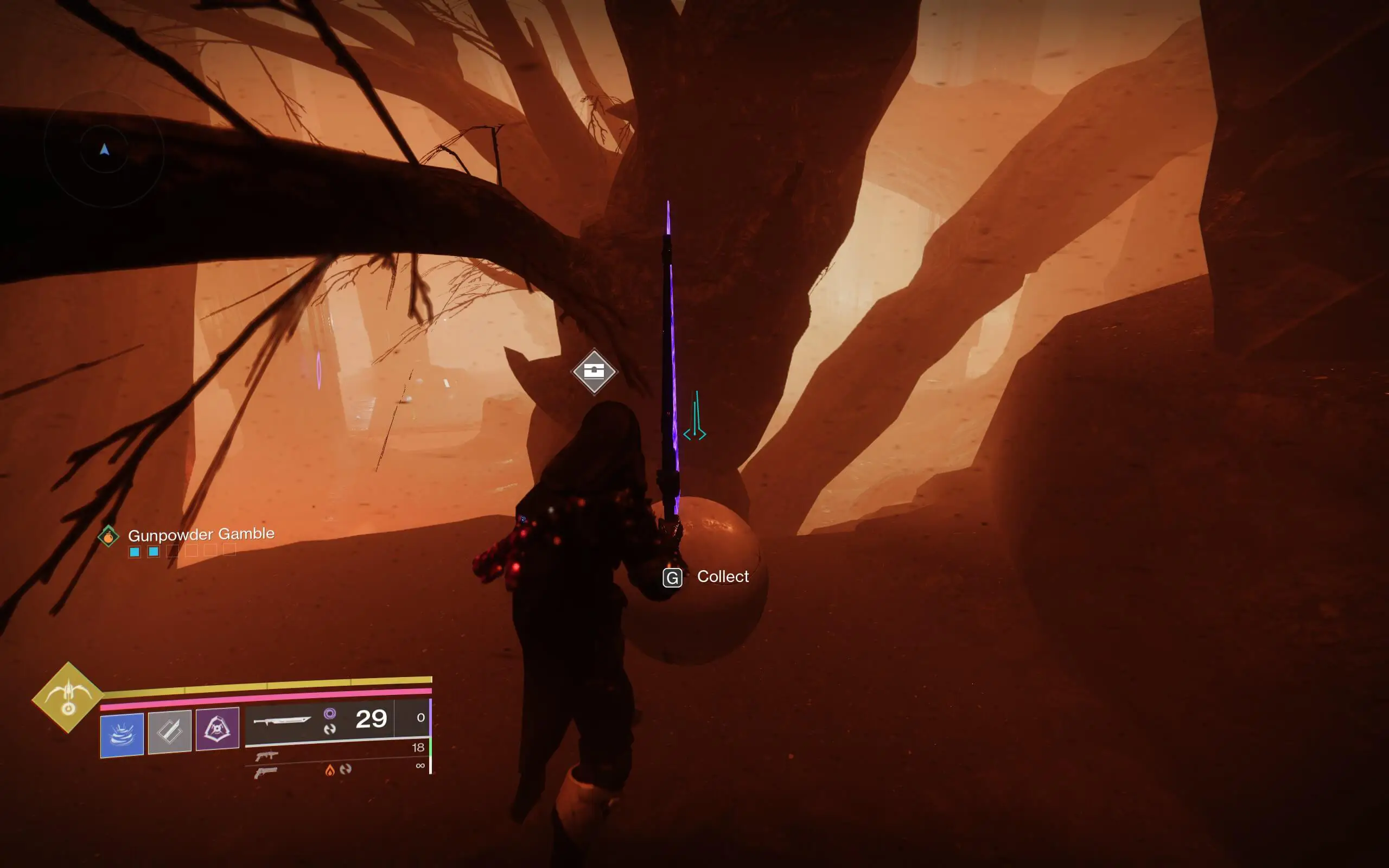Viewport: 1389px width, 868px height.
Task: Click the solar flame icon near infinite ammo
Action: pos(330,770)
